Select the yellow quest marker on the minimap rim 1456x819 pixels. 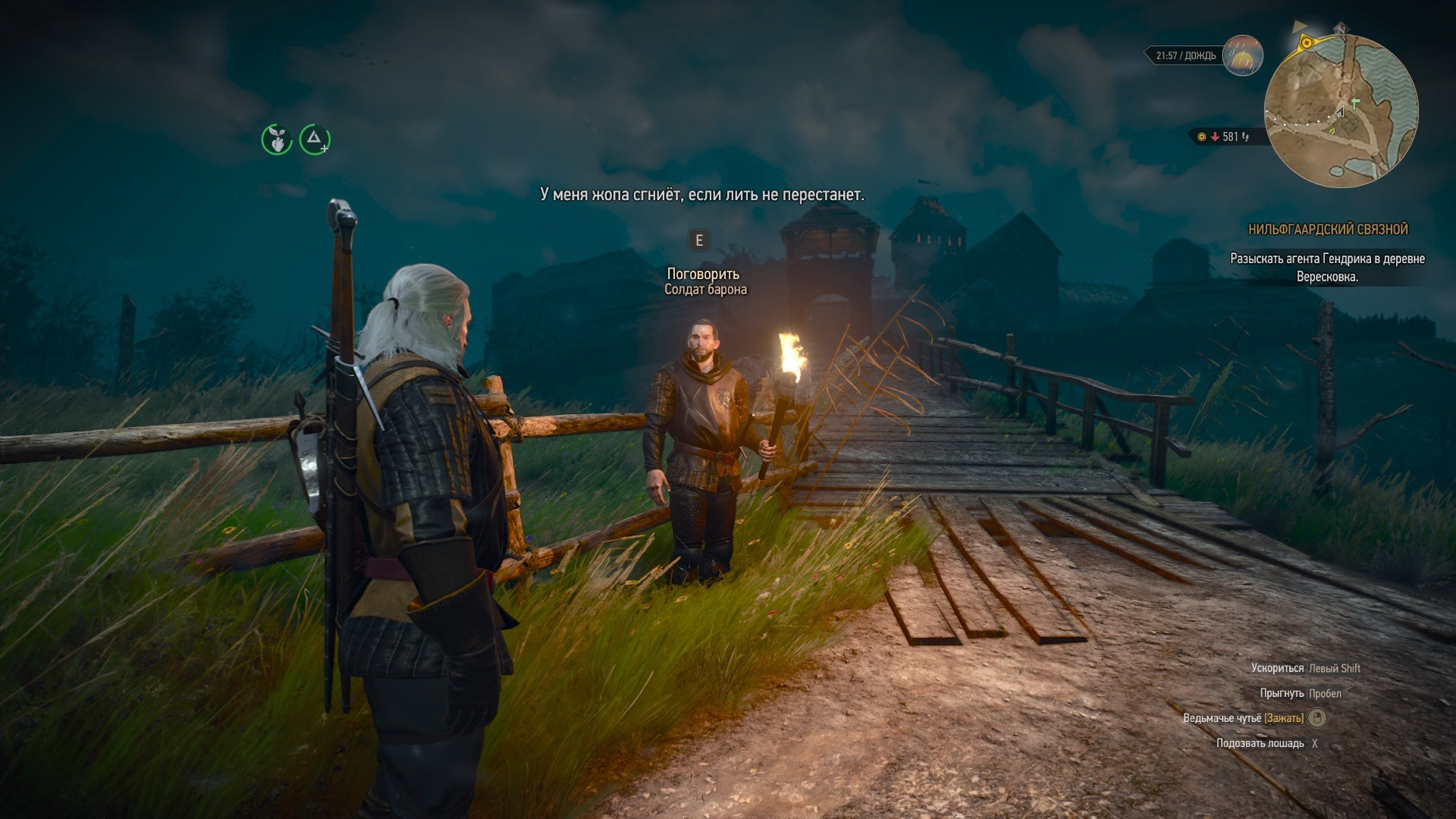coord(1306,43)
